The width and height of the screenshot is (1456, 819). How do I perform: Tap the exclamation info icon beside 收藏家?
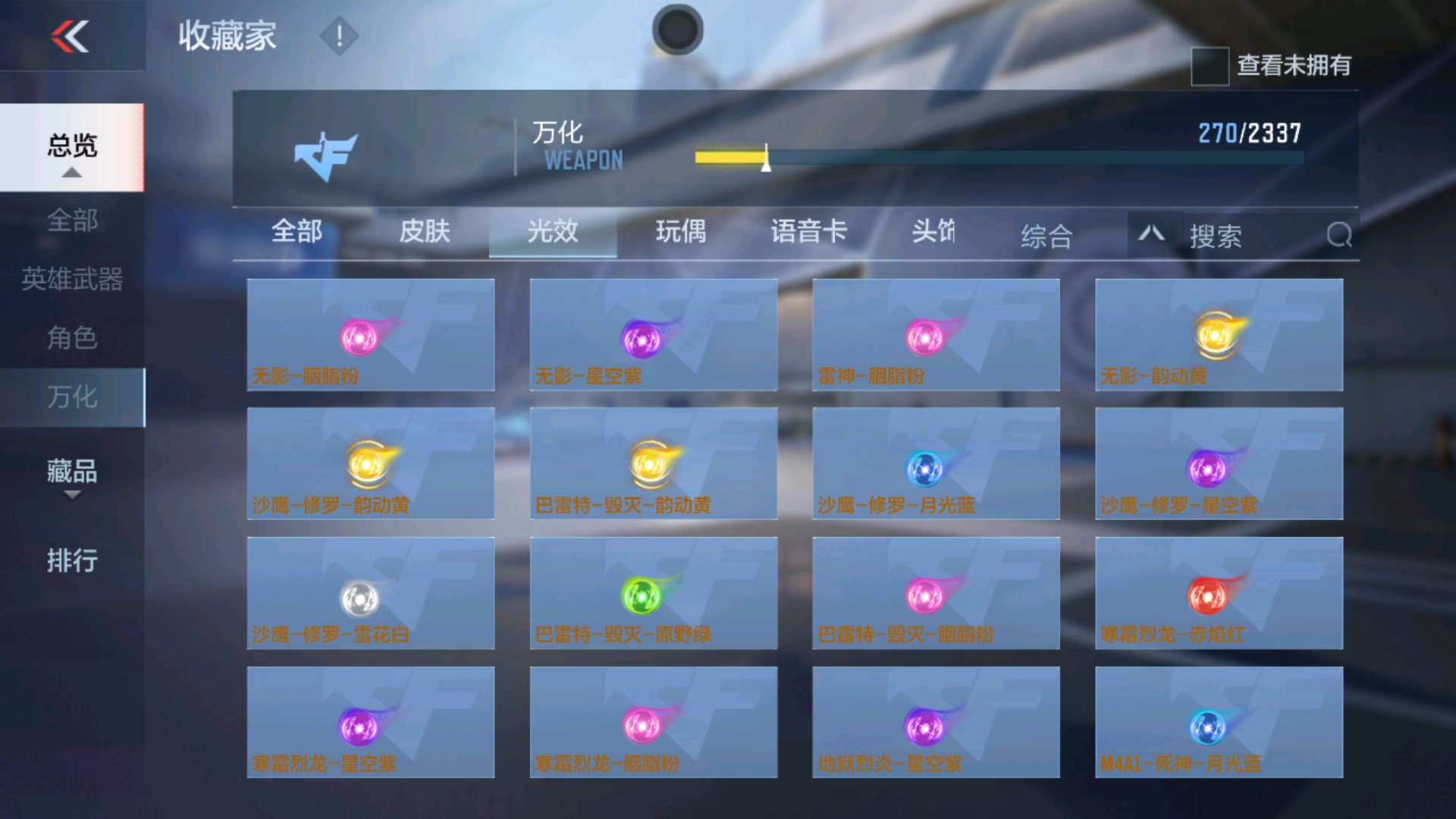click(x=338, y=36)
